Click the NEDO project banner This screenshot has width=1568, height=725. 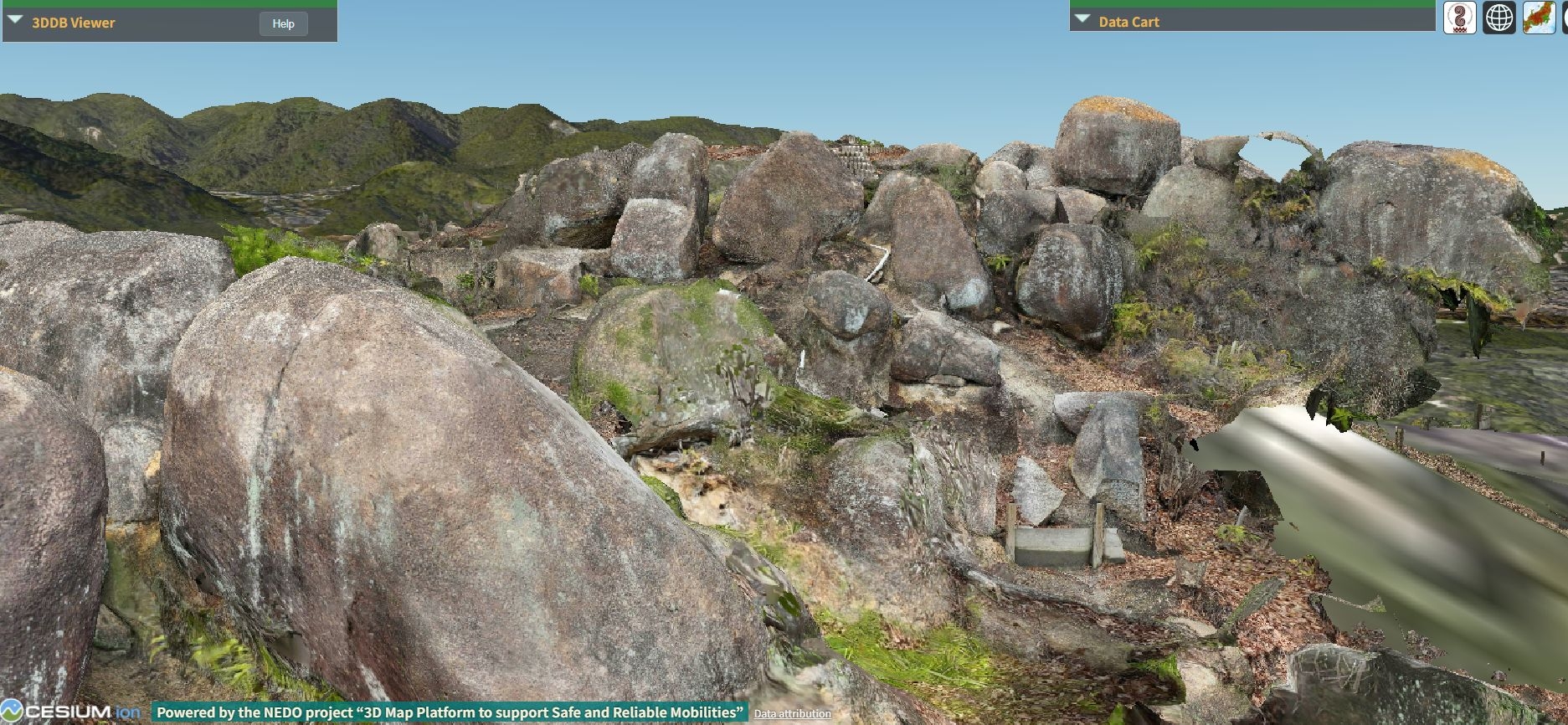pyautogui.click(x=450, y=712)
